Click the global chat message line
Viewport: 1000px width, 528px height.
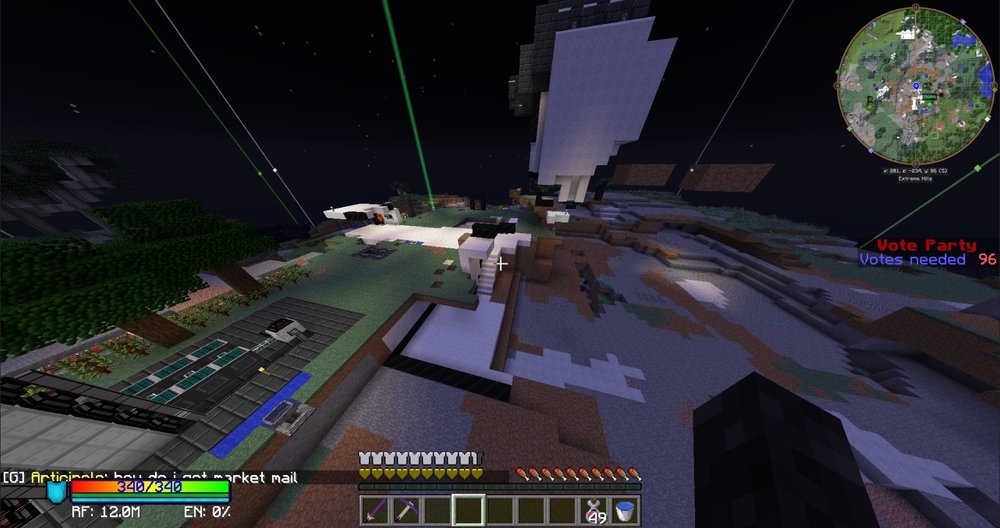pos(150,478)
